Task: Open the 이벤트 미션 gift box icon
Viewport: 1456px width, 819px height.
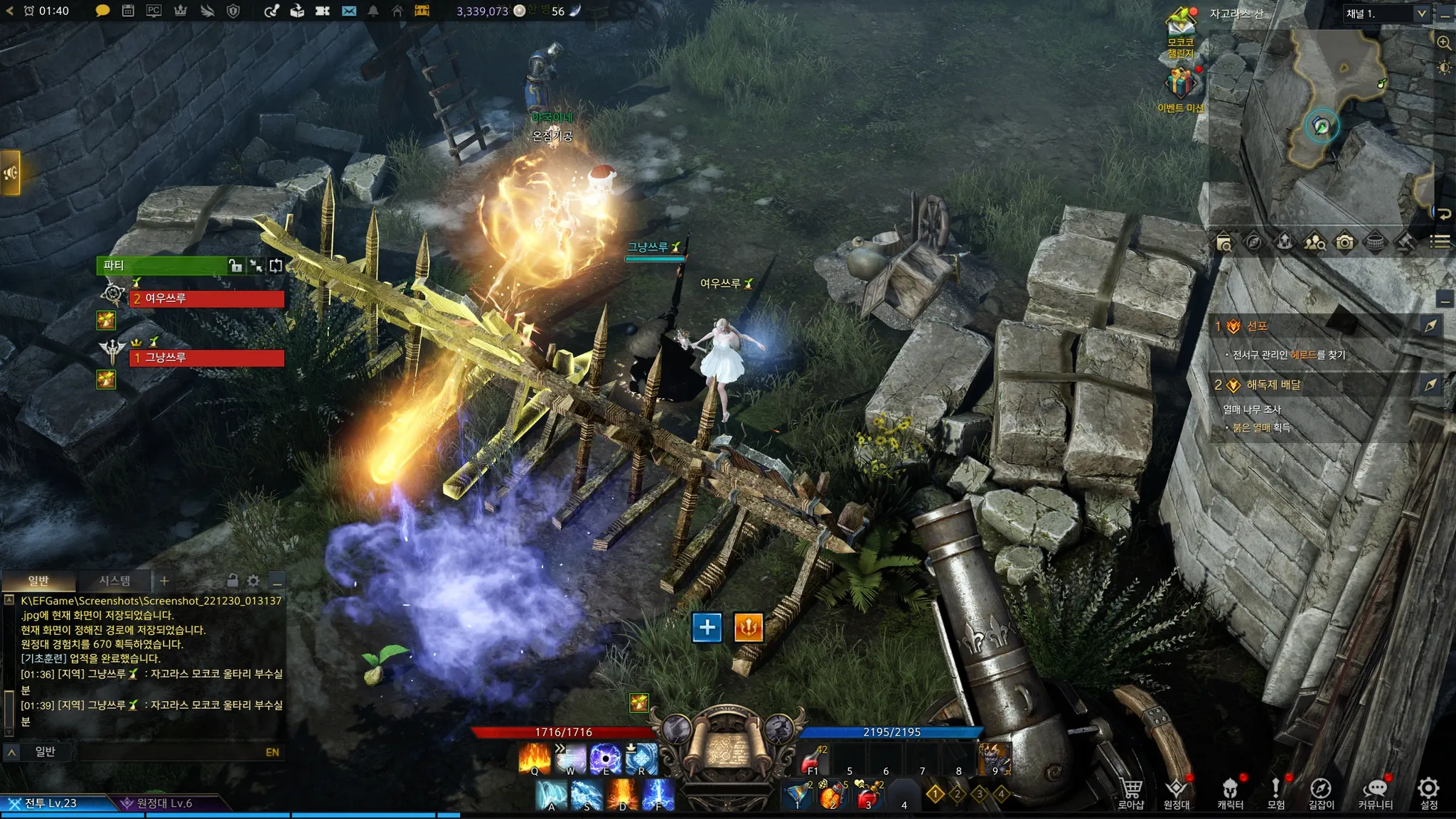Action: [1180, 84]
